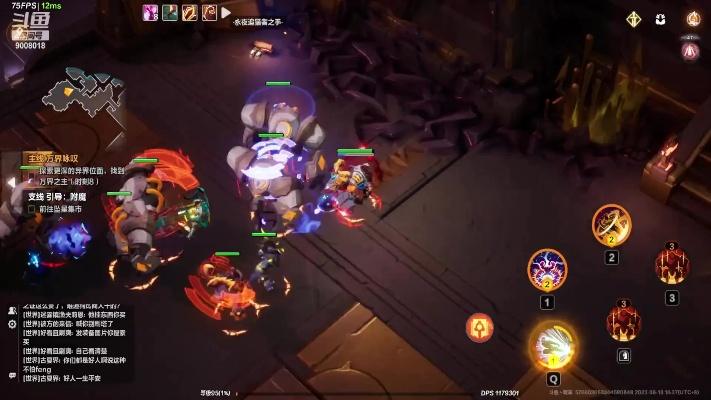Activate the red AI auto-battle button
Viewport: 711px width, 400px height.
pos(690,50)
